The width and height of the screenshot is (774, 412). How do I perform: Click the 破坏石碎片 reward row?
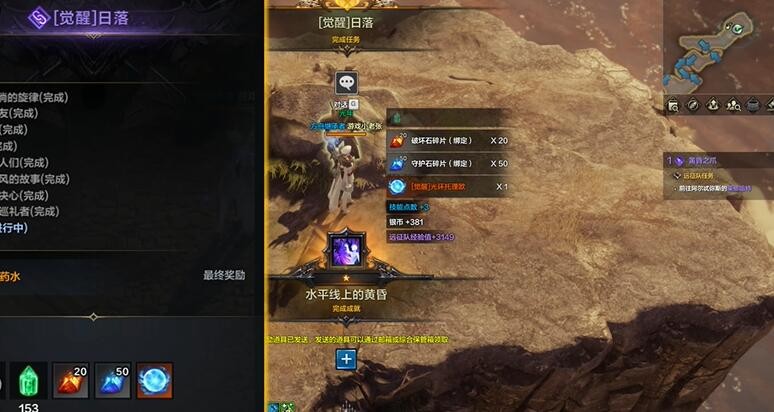pos(450,141)
